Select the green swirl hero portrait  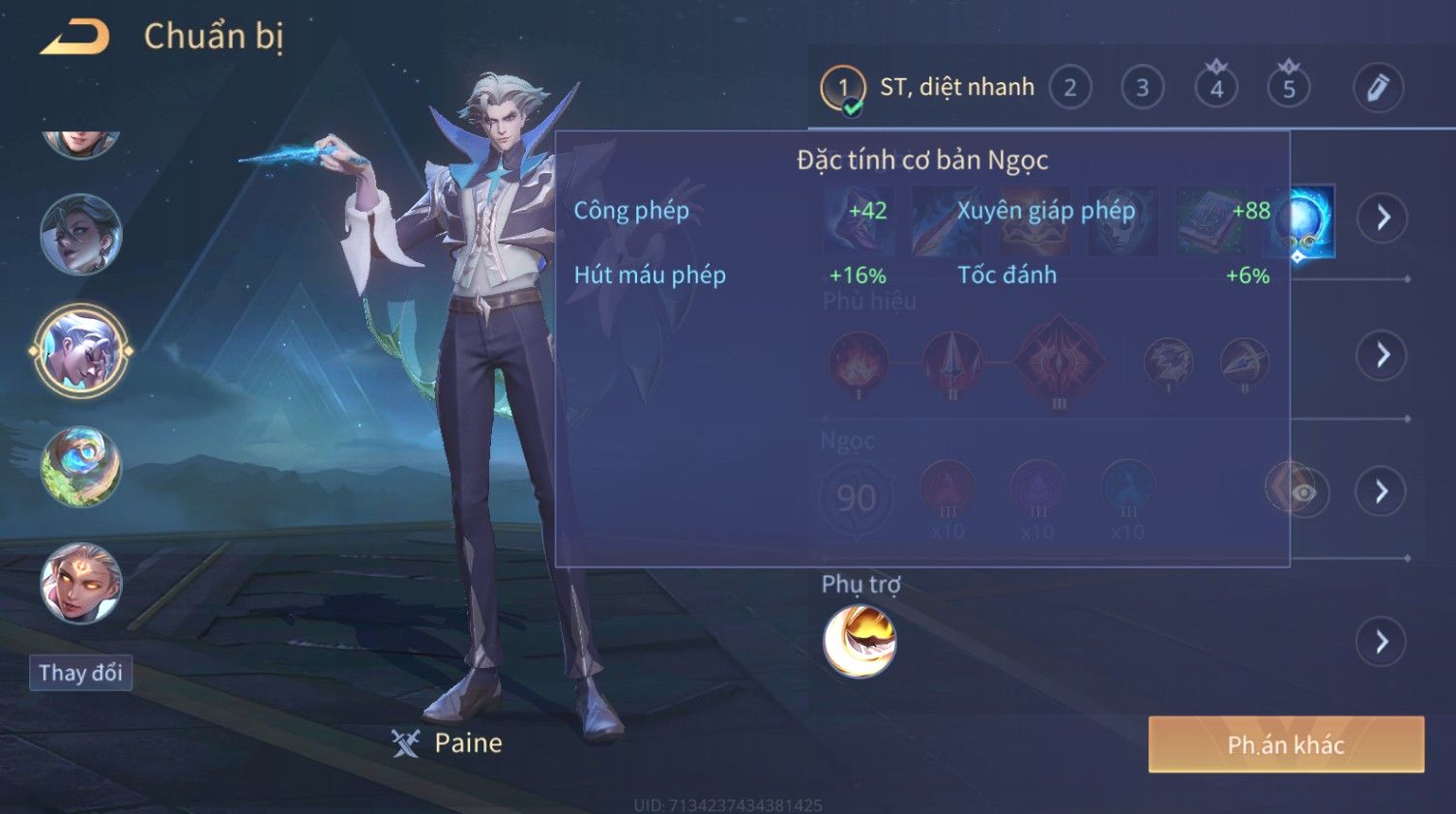click(81, 467)
